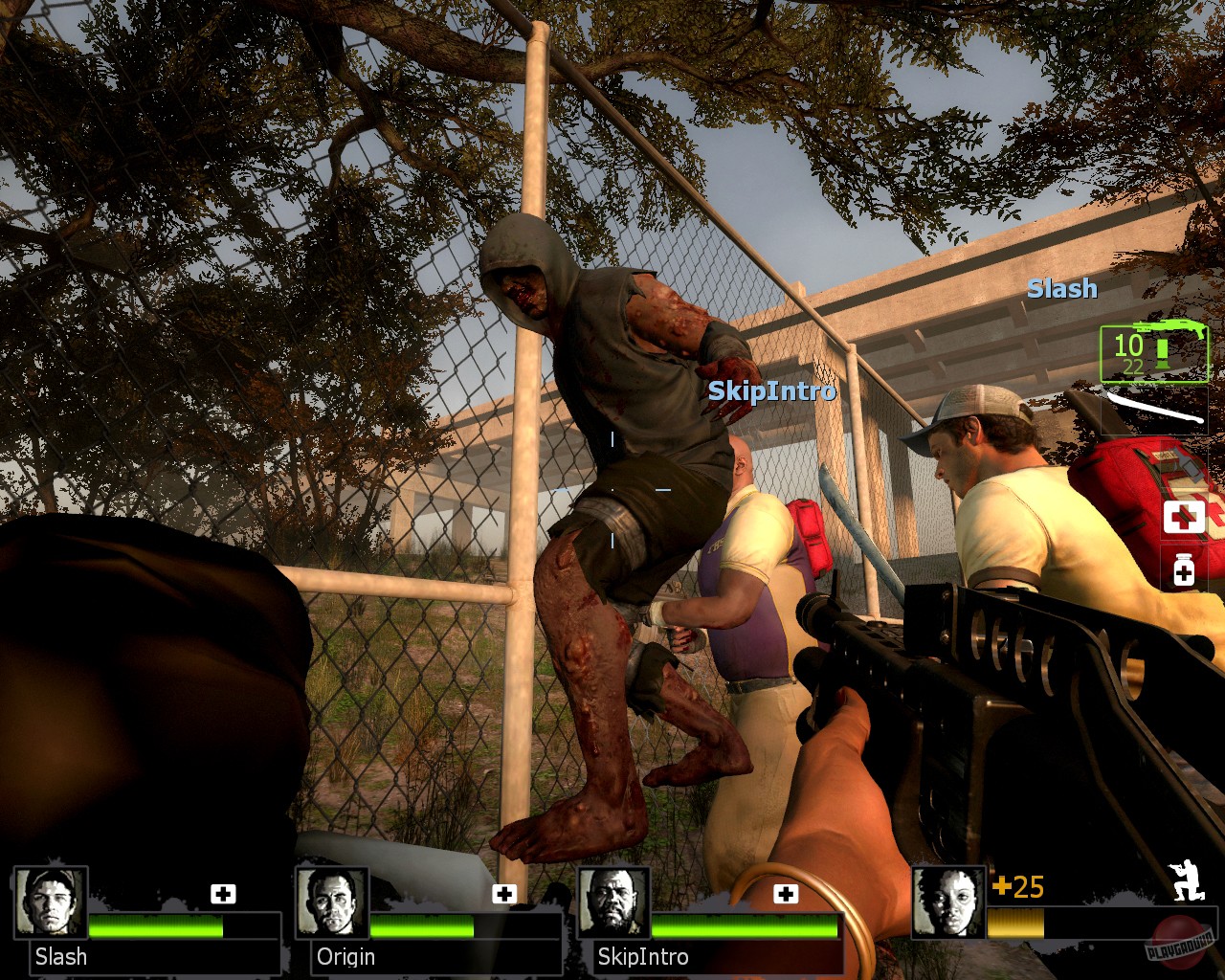Click the health cross icon beside Origin's health bar
The width and height of the screenshot is (1225, 980).
(x=502, y=894)
